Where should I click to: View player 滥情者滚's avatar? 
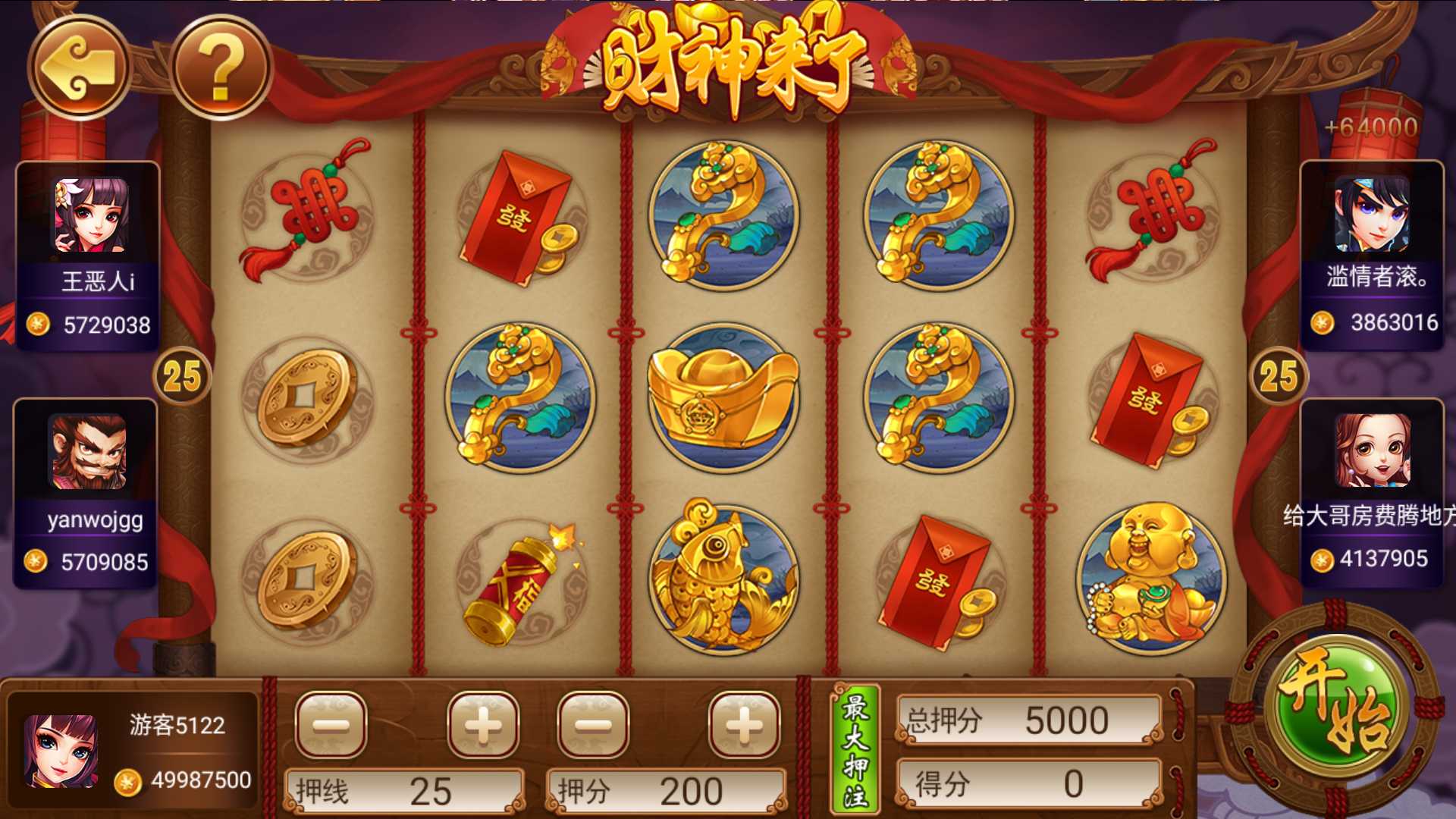[x=1372, y=214]
